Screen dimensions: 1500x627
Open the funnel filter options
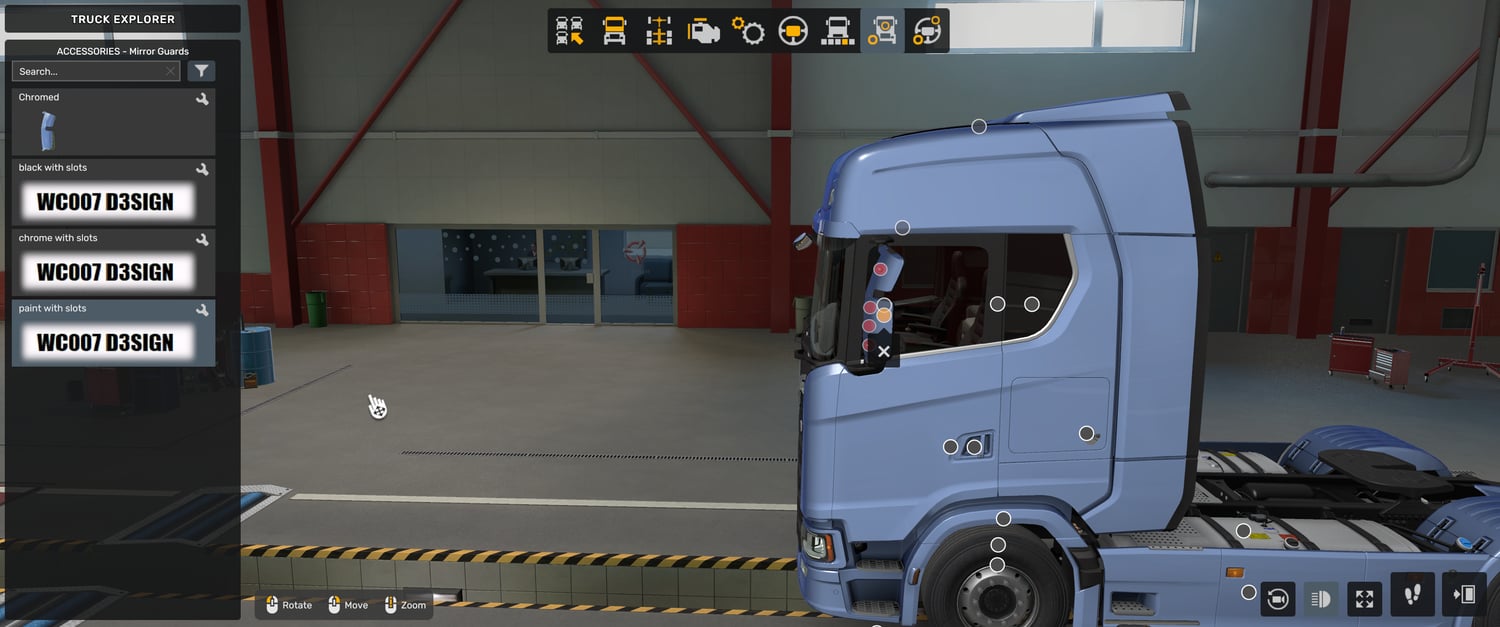point(201,71)
